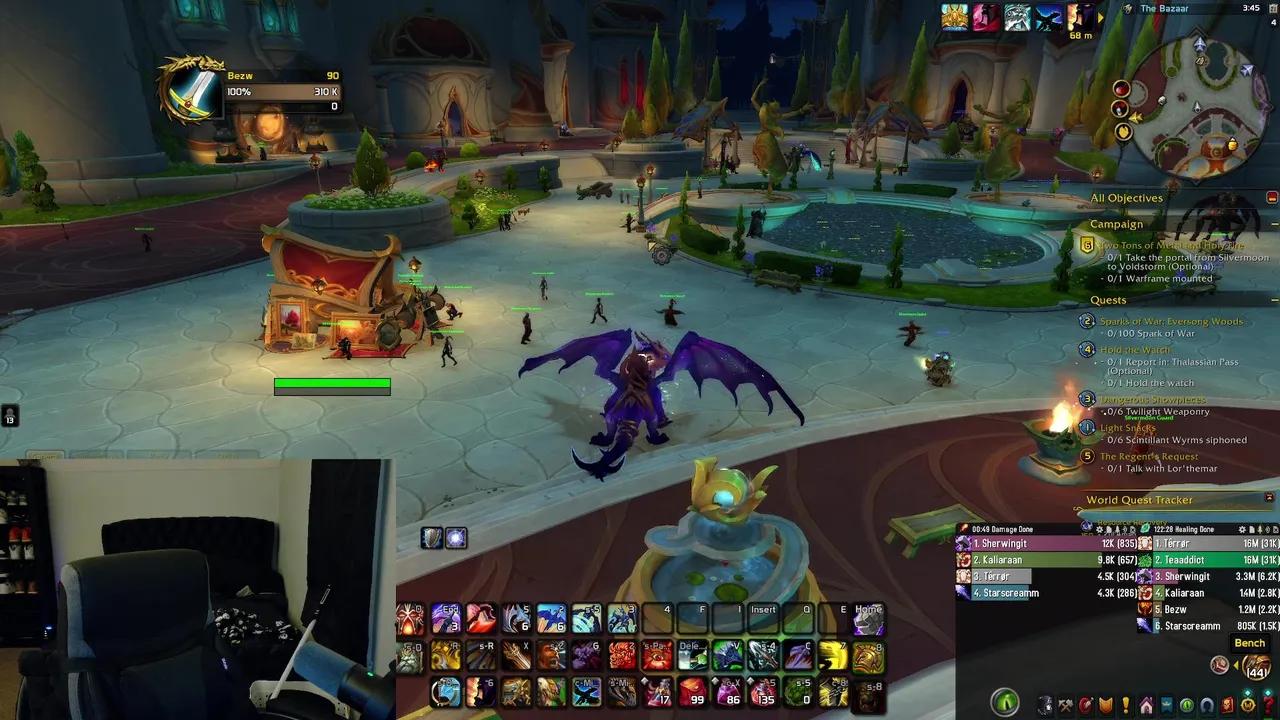Screen dimensions: 1280x720
Task: Use the item slot with 99 charges
Action: click(x=692, y=691)
